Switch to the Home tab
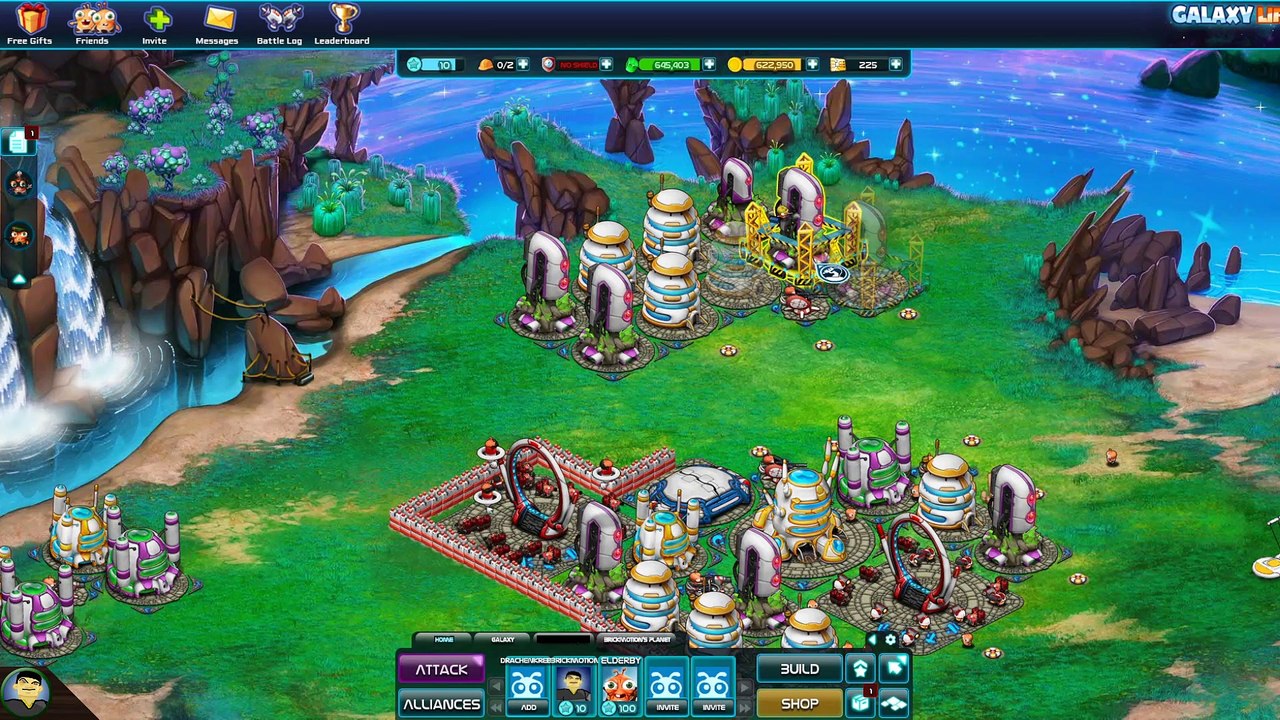The width and height of the screenshot is (1280, 720). [x=444, y=640]
